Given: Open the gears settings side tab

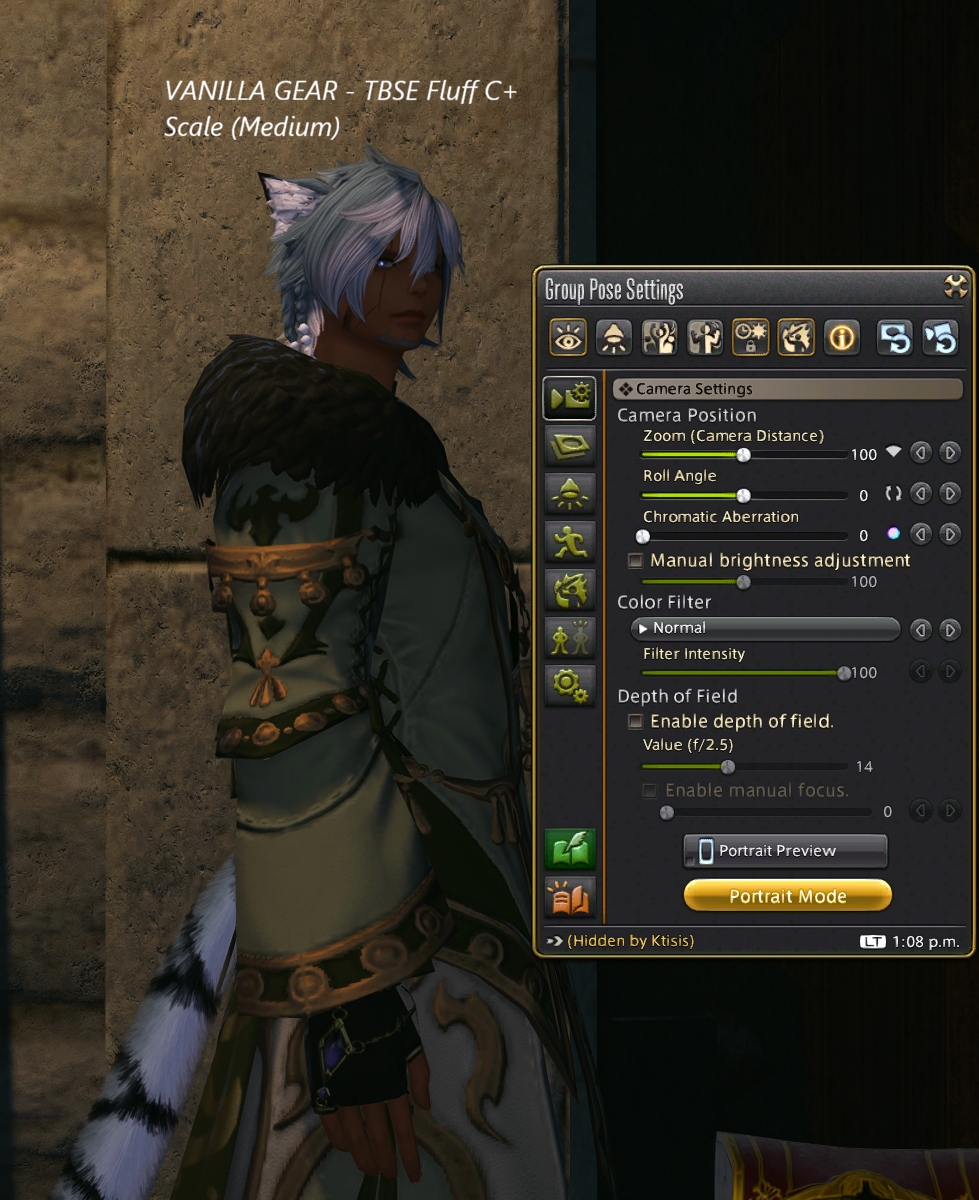Looking at the screenshot, I should 570,685.
